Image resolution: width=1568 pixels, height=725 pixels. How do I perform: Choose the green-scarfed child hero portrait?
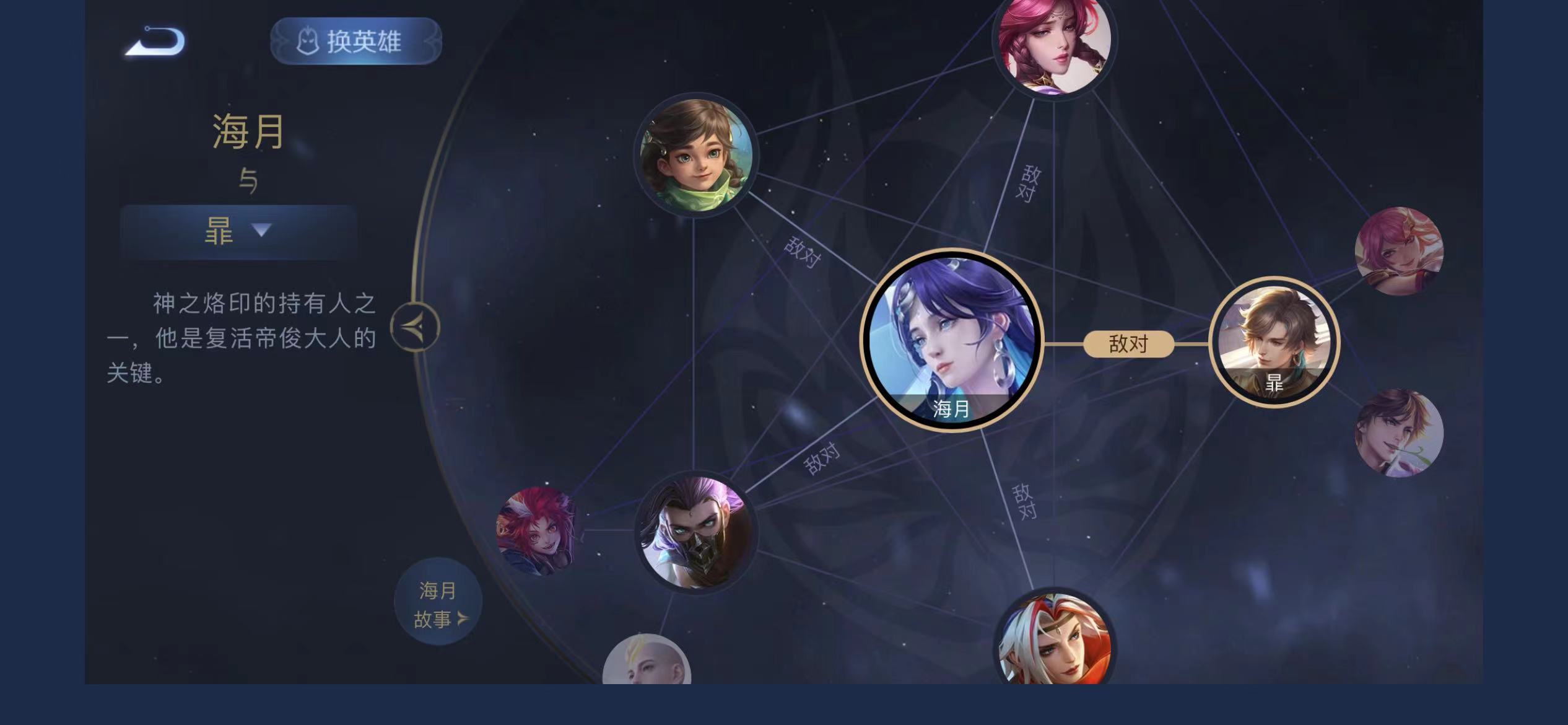pos(696,155)
